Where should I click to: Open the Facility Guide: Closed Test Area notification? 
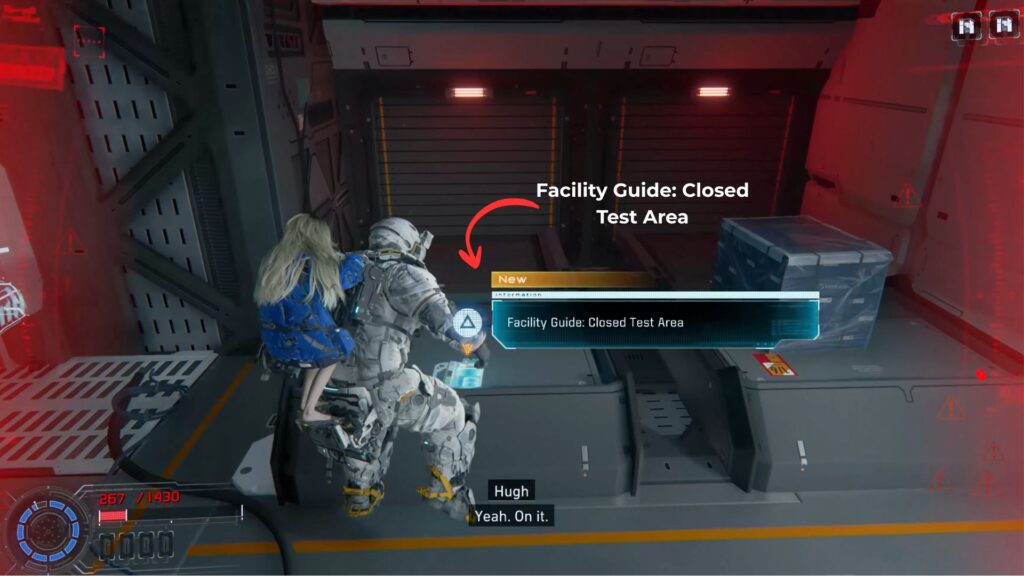(654, 322)
